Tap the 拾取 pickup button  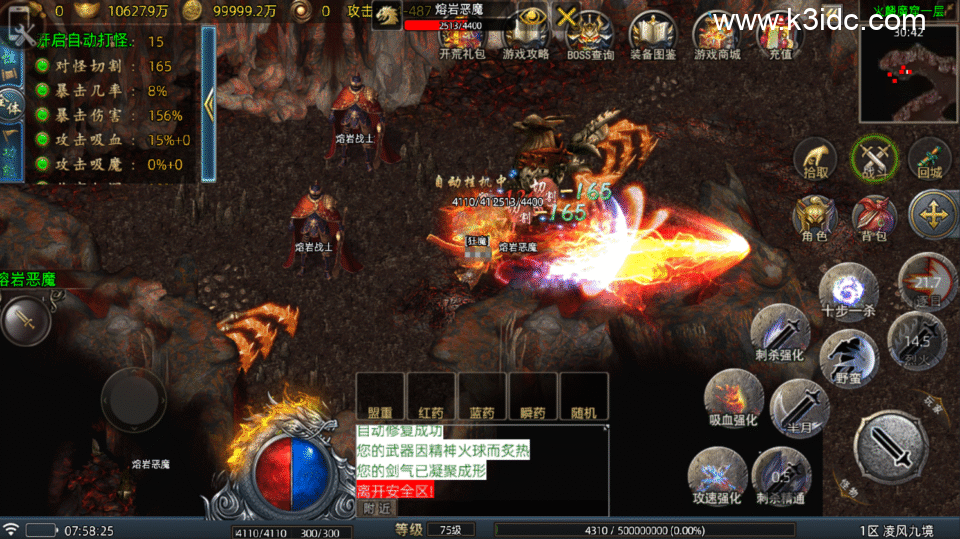[x=815, y=158]
